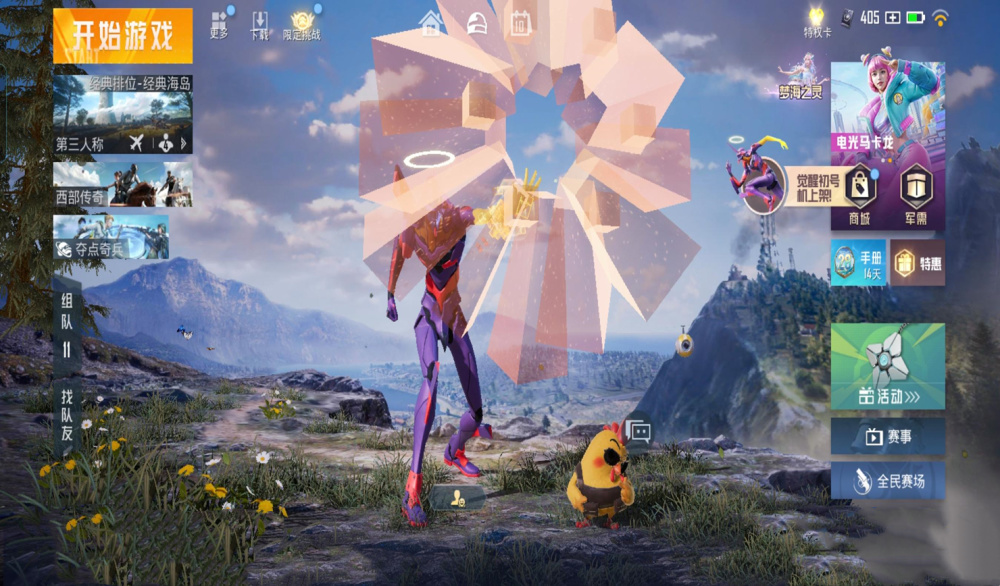Choose the 西部传奇 mode tile

coord(122,184)
